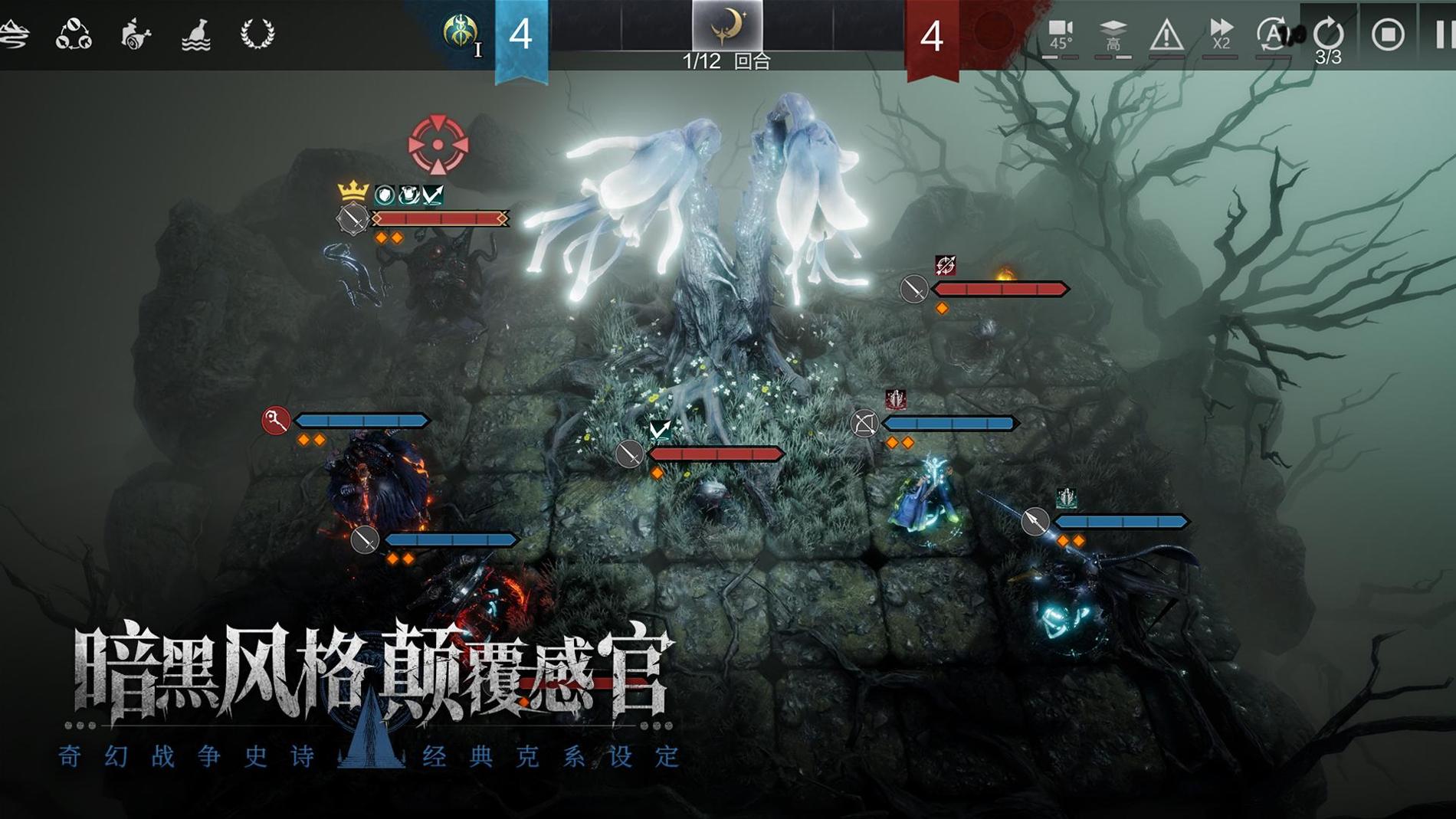This screenshot has width=1456, height=819.
Task: Click the red targeting reticle marker
Action: pos(439,144)
